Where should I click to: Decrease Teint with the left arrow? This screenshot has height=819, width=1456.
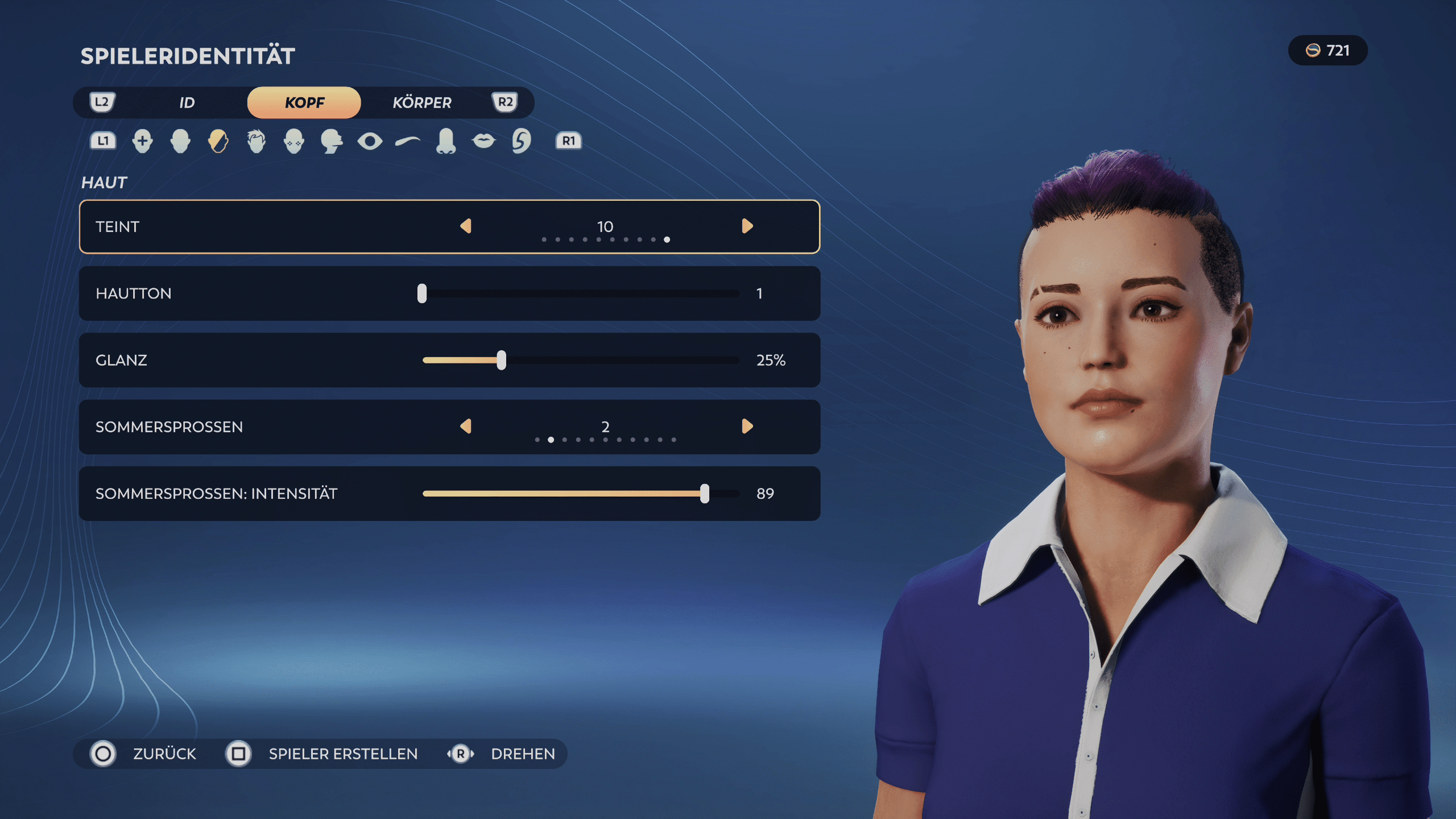pos(466,226)
